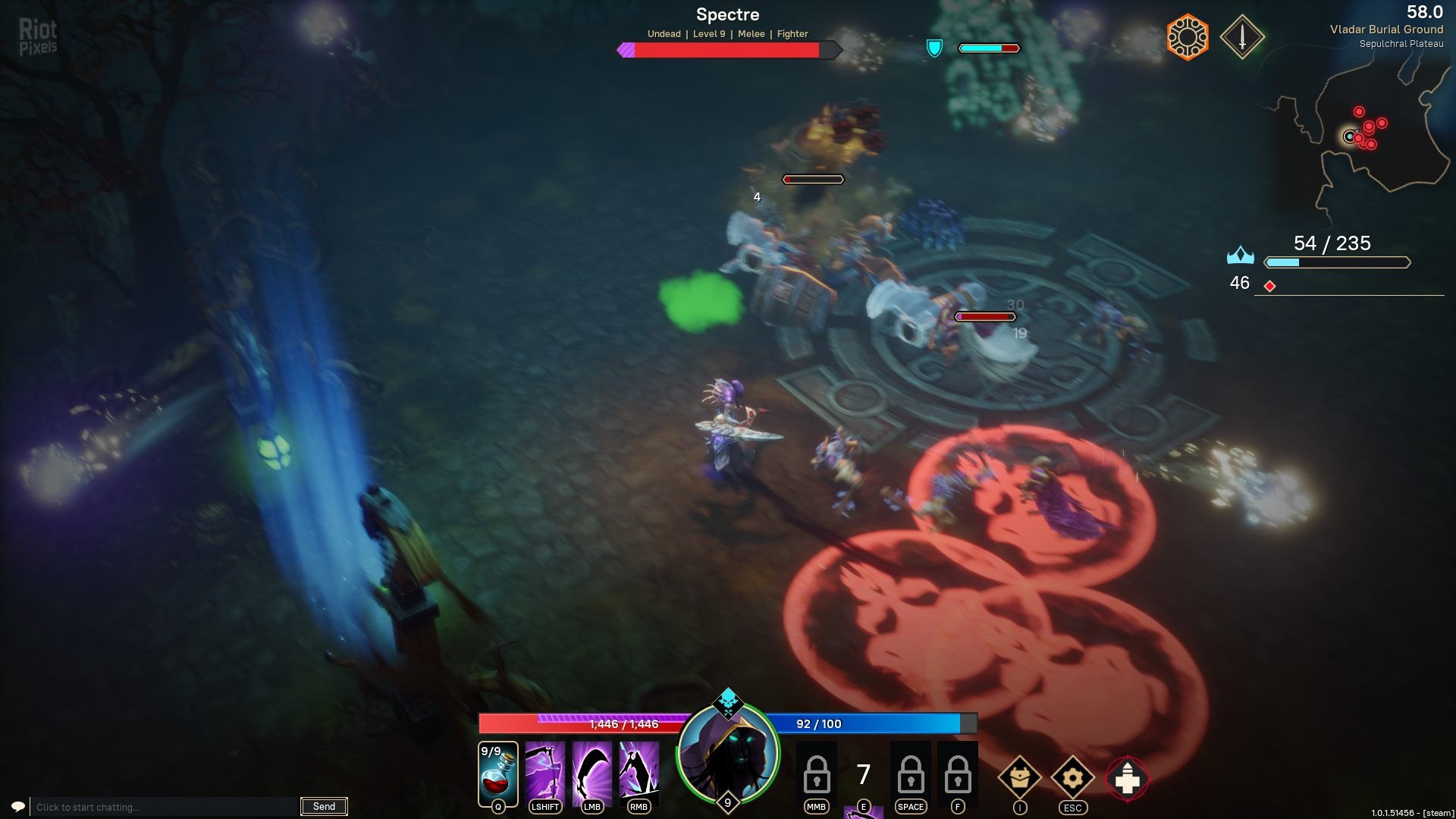The image size is (1456, 819).
Task: Open the inventory chest icon
Action: (x=1019, y=777)
